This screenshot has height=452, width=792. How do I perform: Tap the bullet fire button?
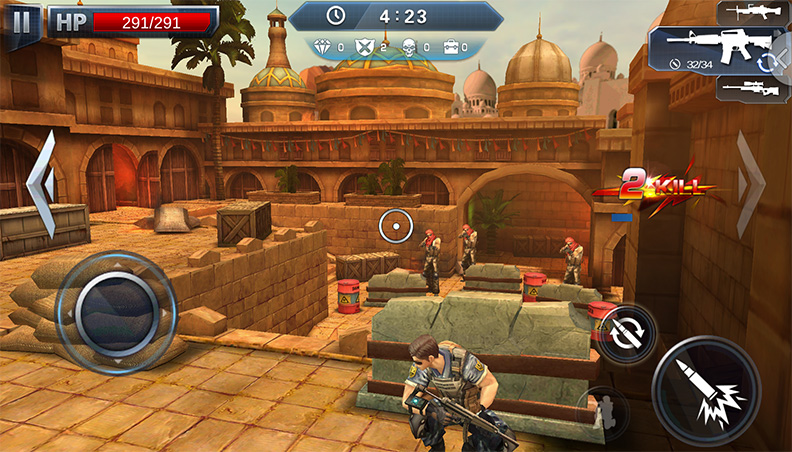tap(705, 388)
